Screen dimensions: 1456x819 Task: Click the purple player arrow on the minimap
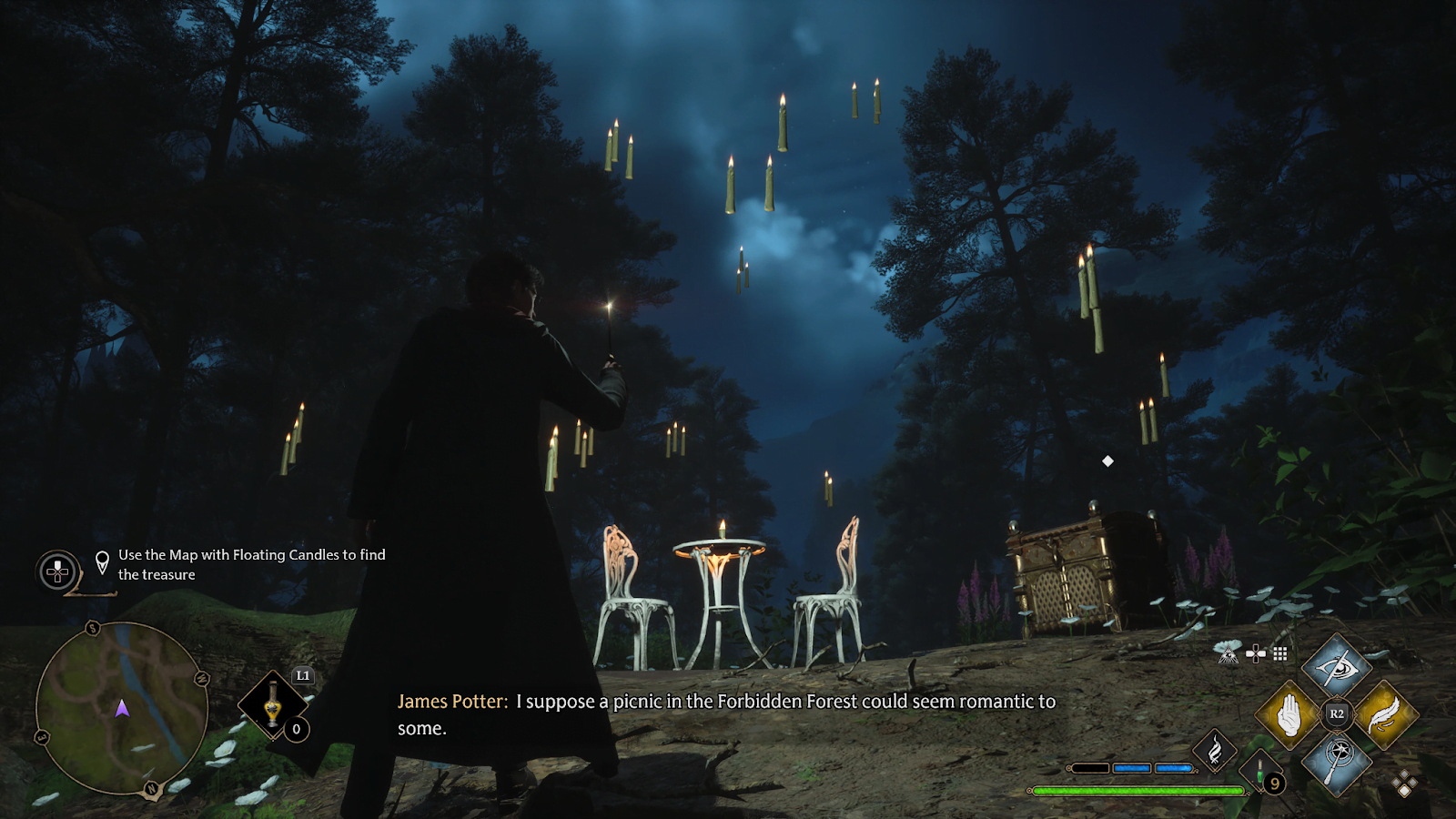[122, 711]
